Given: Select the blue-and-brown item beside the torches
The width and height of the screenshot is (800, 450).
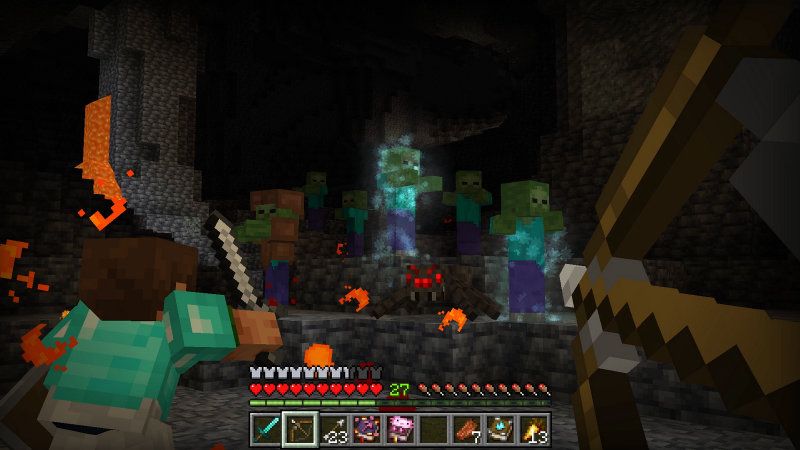Looking at the screenshot, I should [502, 428].
